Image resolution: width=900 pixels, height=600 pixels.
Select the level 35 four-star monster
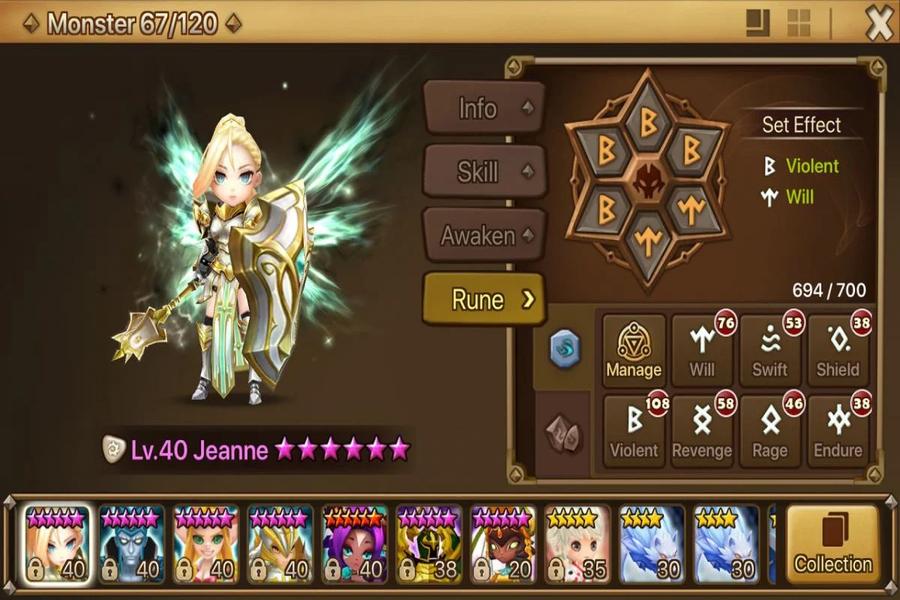577,545
